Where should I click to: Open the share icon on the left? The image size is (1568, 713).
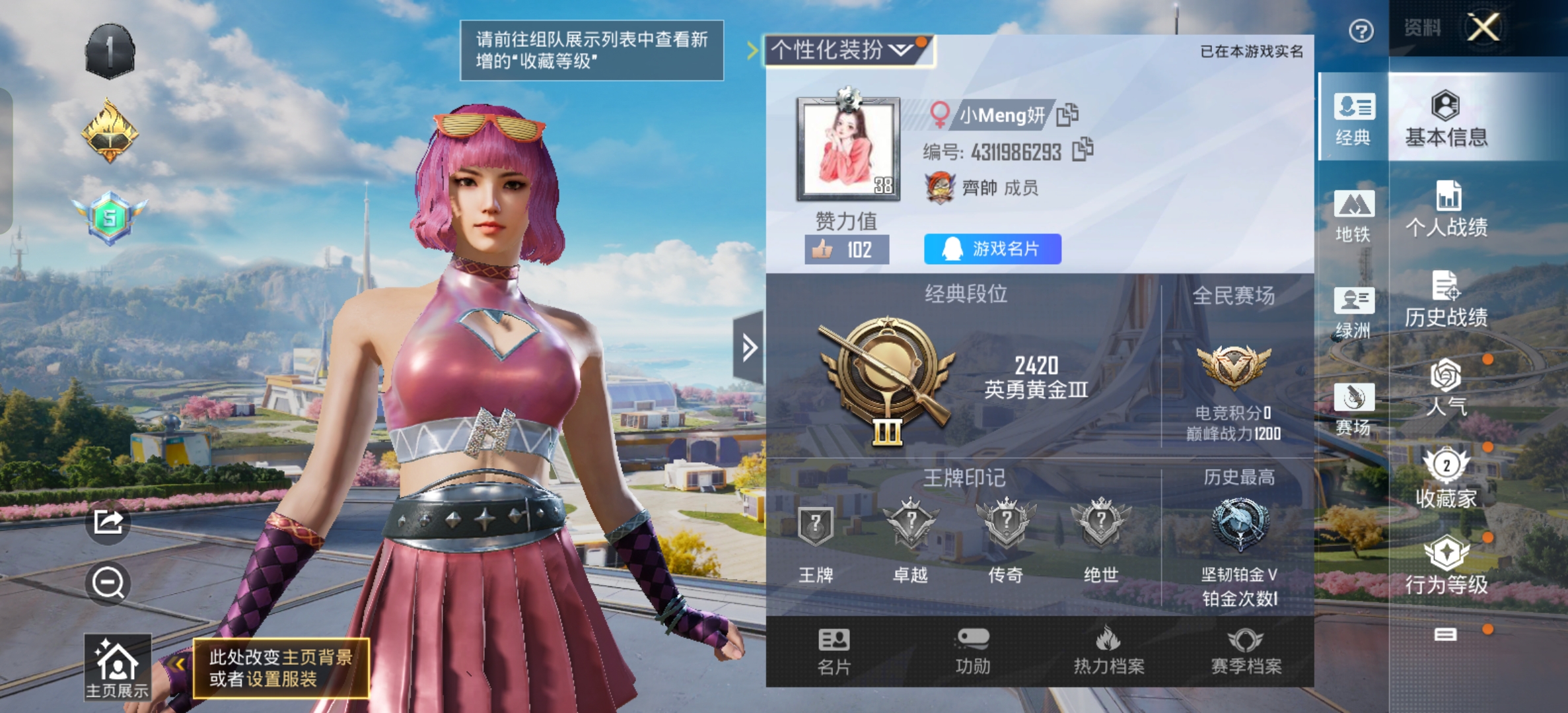110,521
